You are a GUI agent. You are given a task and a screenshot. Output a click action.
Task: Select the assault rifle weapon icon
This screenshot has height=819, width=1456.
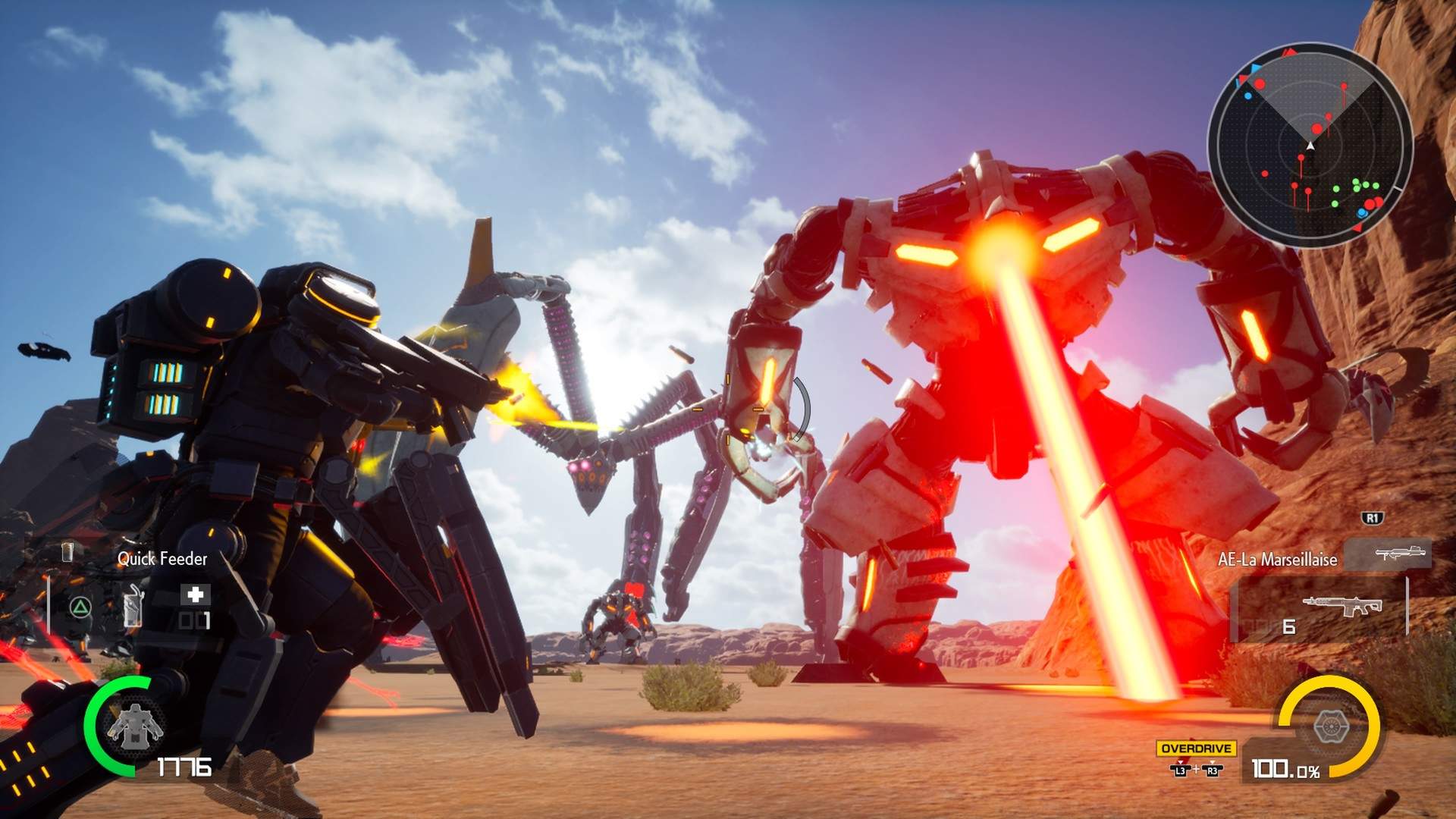pos(1343,604)
